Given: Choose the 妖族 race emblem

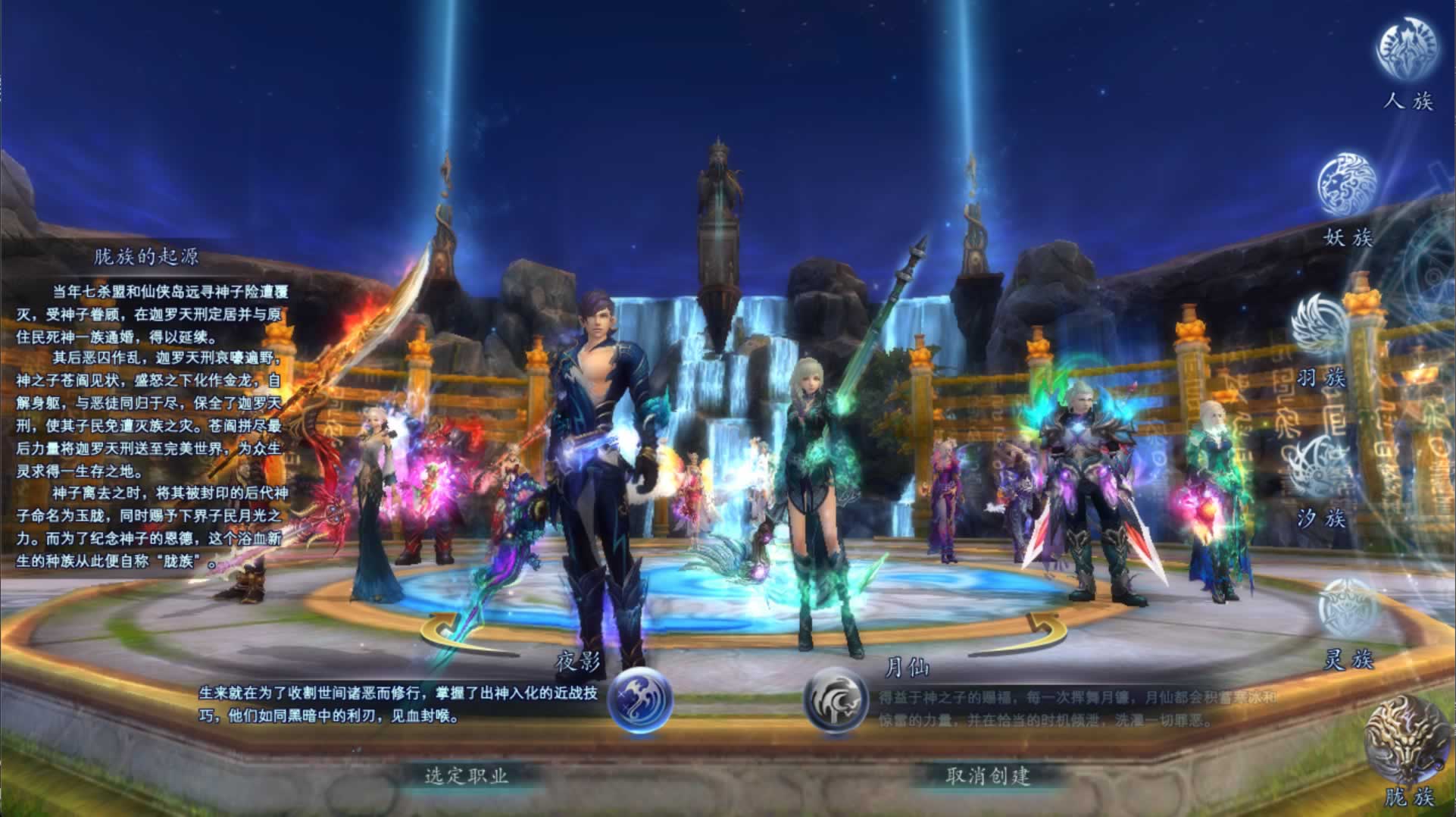Looking at the screenshot, I should pyautogui.click(x=1348, y=185).
